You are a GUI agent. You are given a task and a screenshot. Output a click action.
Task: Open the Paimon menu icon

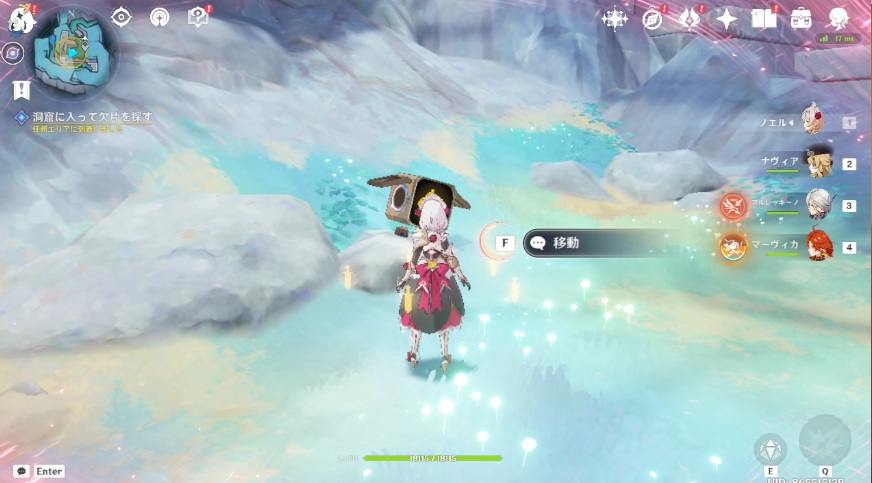pos(21,19)
